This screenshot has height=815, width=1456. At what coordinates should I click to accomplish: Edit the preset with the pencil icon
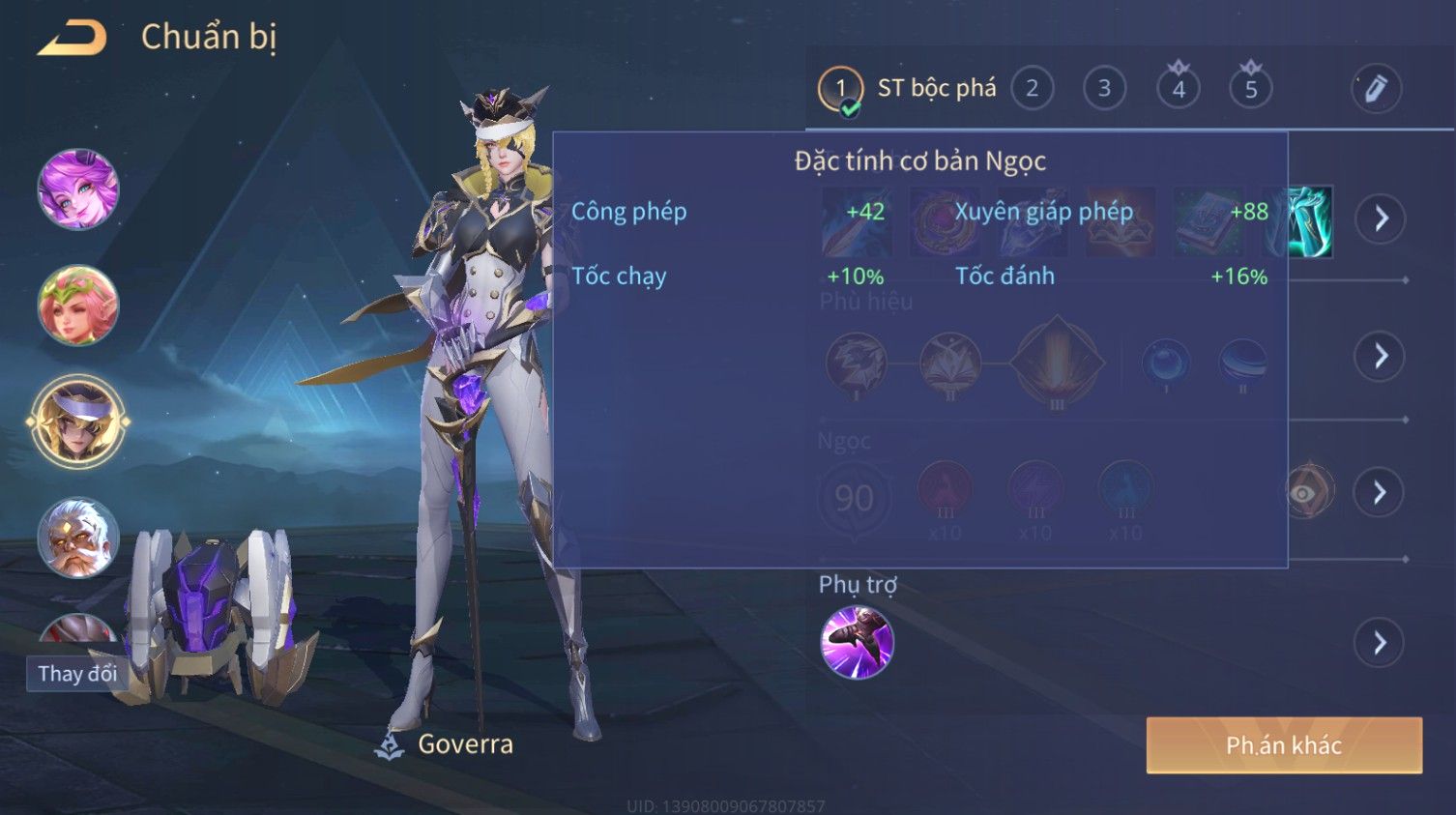(1375, 89)
